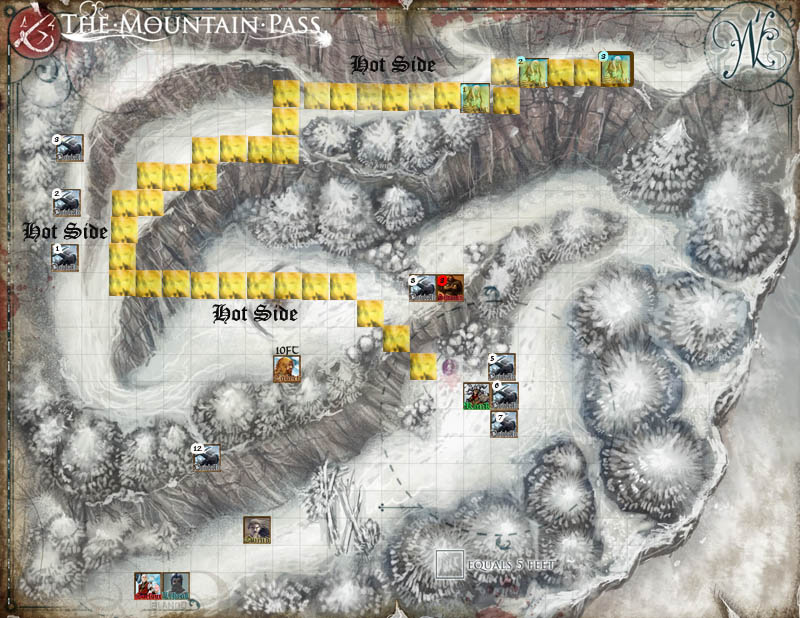The height and width of the screenshot is (618, 800).
Task: Select the red-framed token numbered 4
Action: tap(451, 287)
